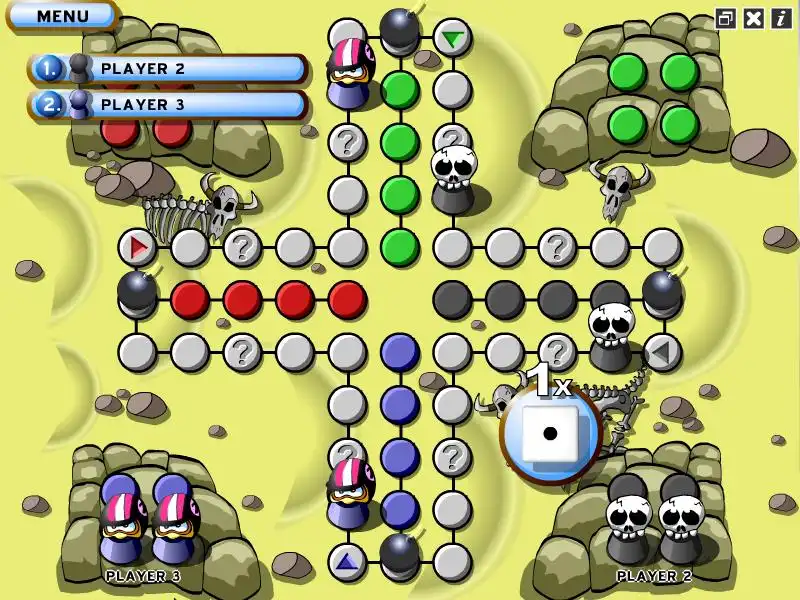Show game info with the i button

781,18
